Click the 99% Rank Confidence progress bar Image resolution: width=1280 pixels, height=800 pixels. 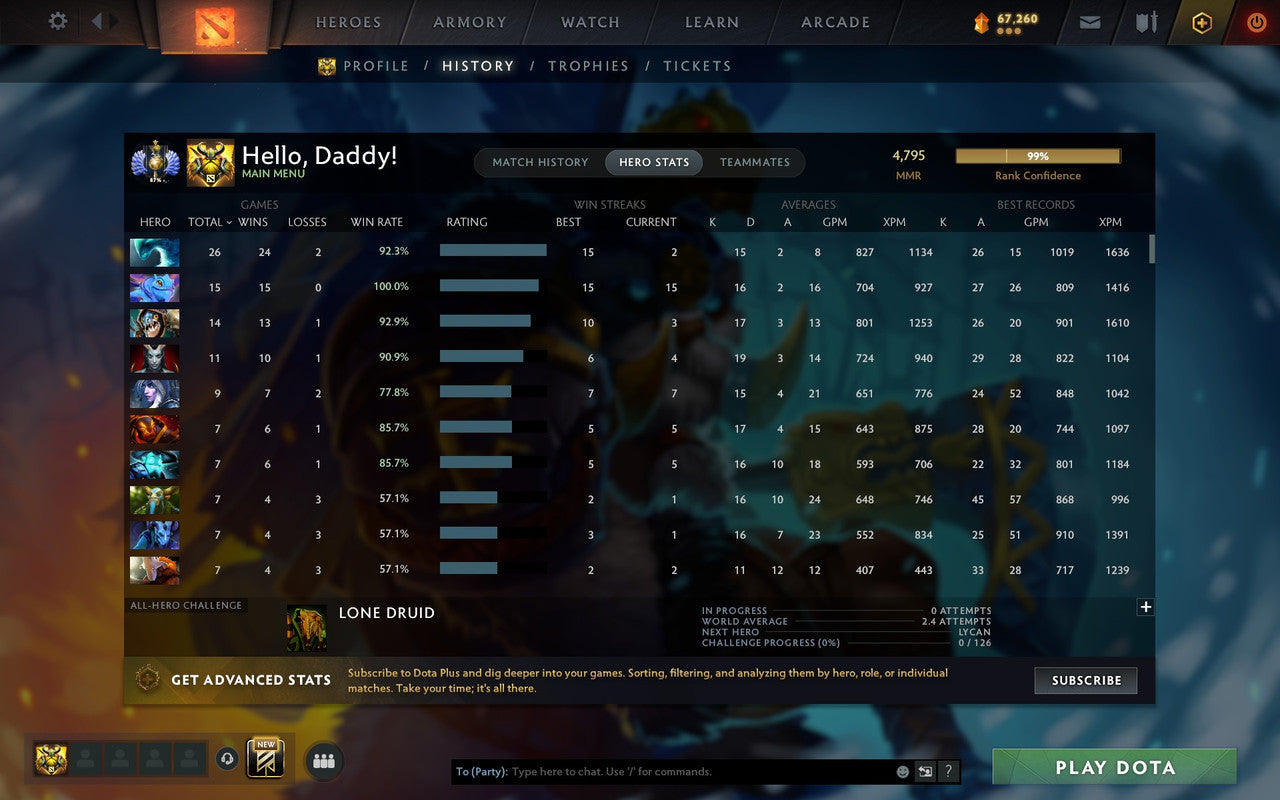click(1038, 156)
